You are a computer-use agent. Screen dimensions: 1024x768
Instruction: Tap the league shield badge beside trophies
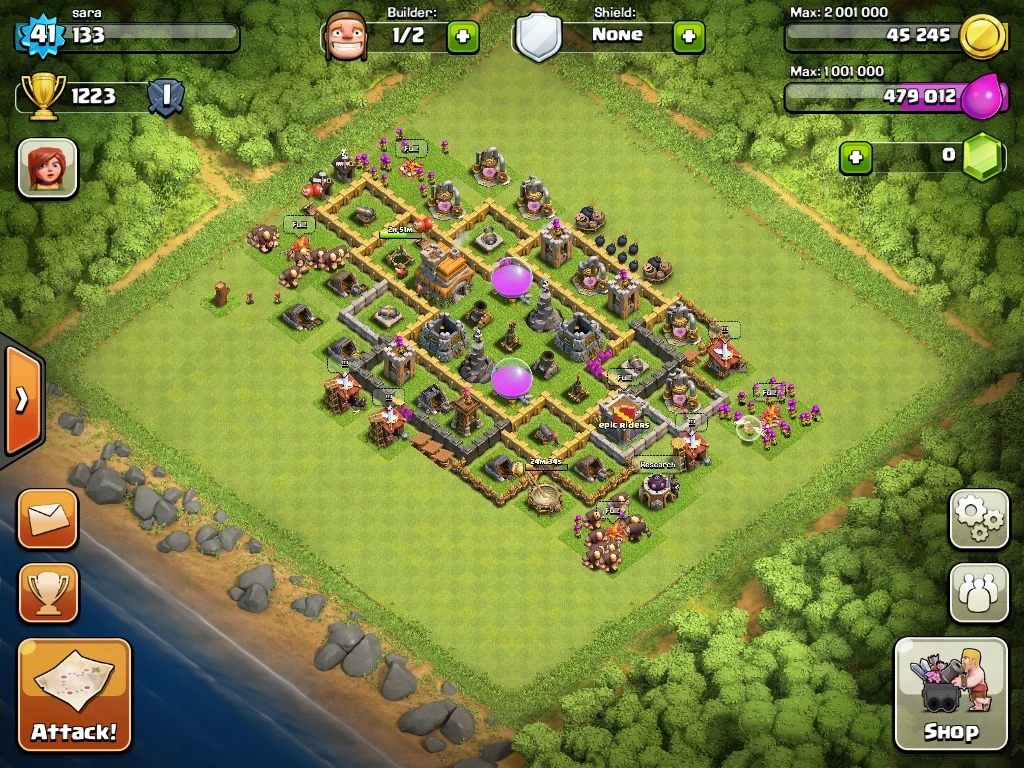(x=164, y=96)
